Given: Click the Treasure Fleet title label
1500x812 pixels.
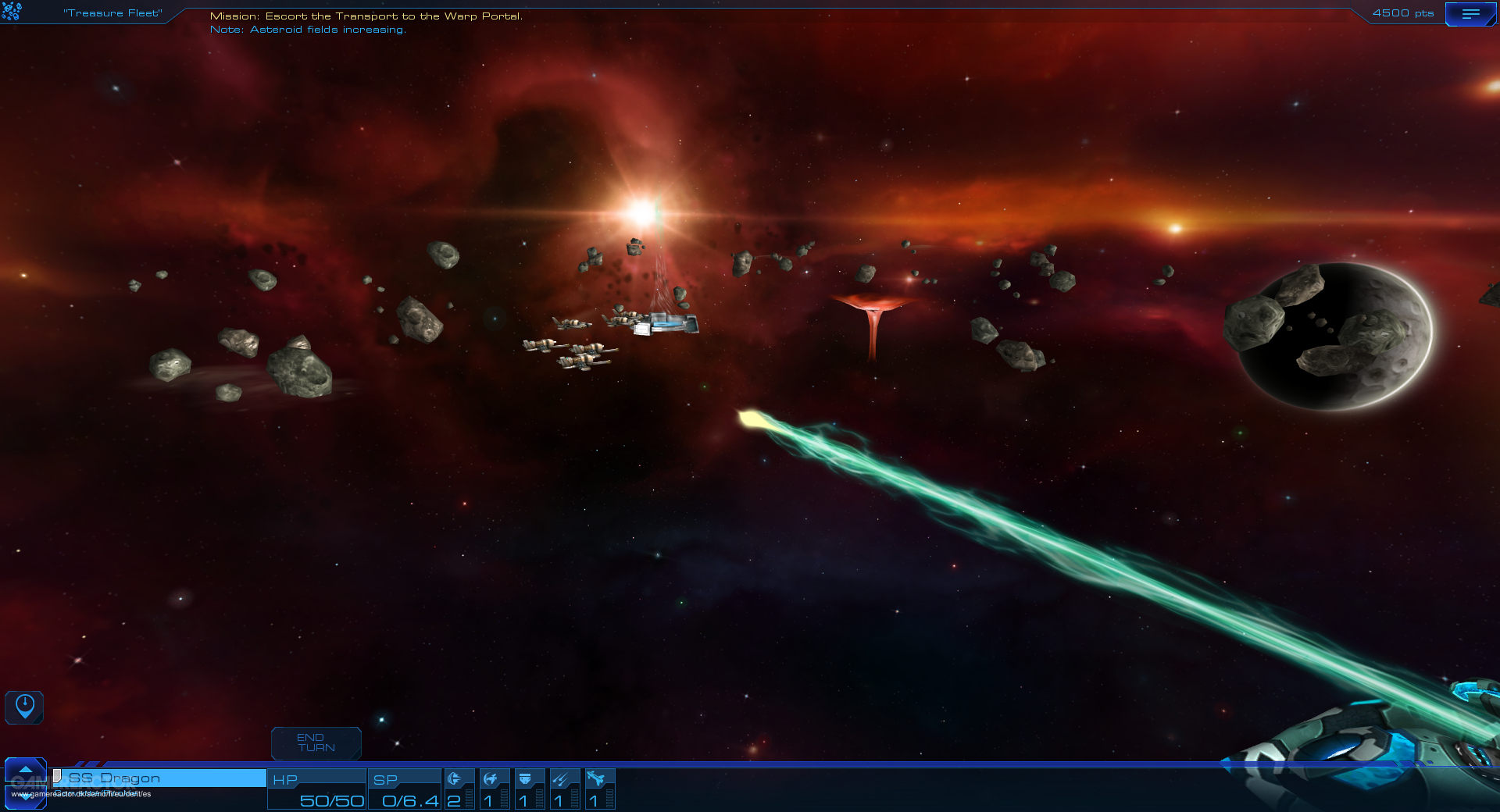Looking at the screenshot, I should (112, 12).
